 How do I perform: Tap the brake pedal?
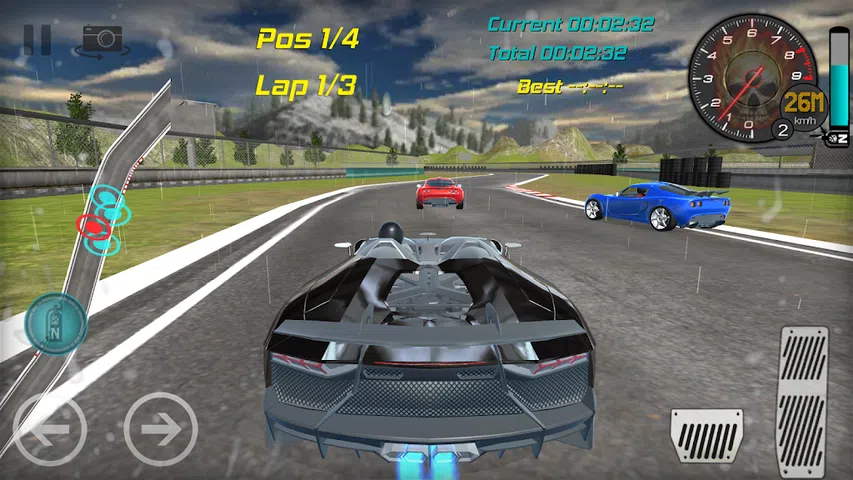coord(706,436)
